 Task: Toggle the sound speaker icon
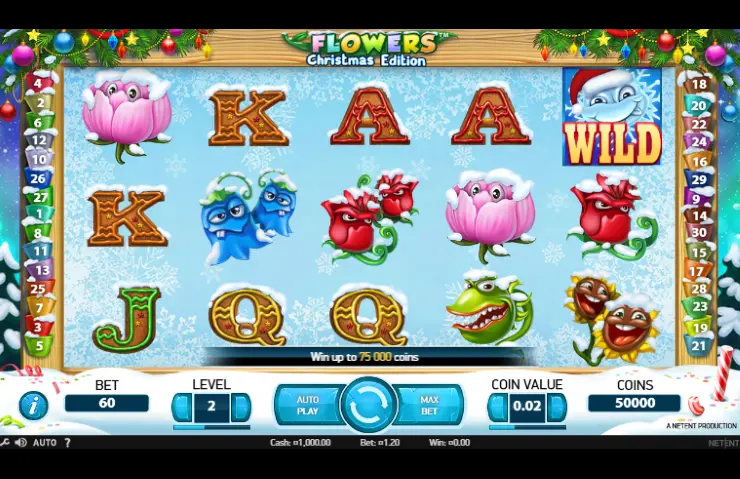click(x=20, y=442)
